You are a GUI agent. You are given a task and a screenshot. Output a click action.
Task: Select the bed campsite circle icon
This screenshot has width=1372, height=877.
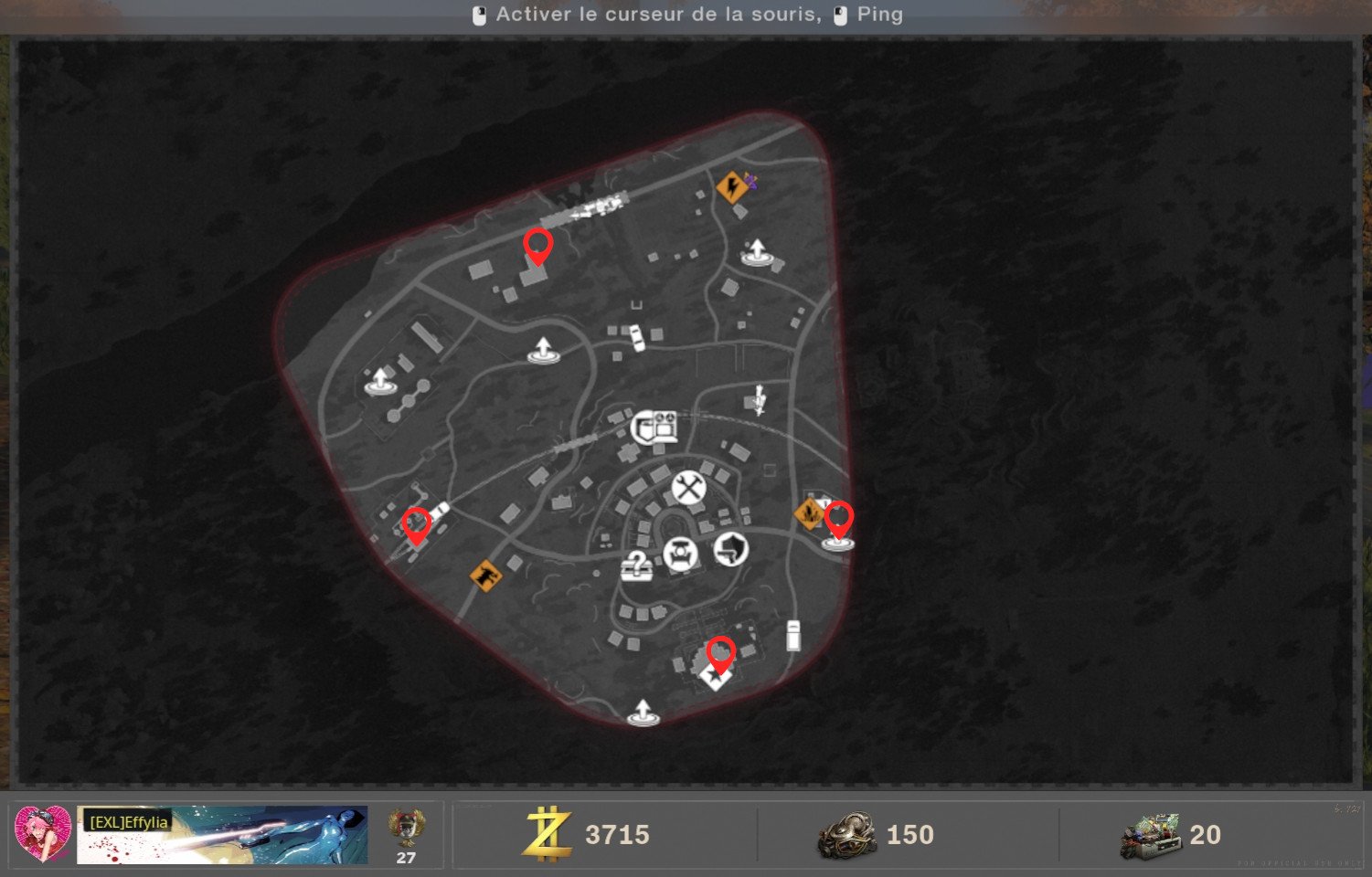point(682,552)
